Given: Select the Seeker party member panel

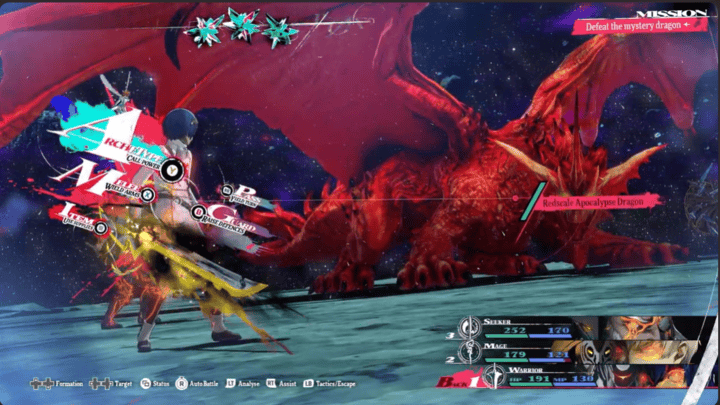Looking at the screenshot, I should (540, 327).
